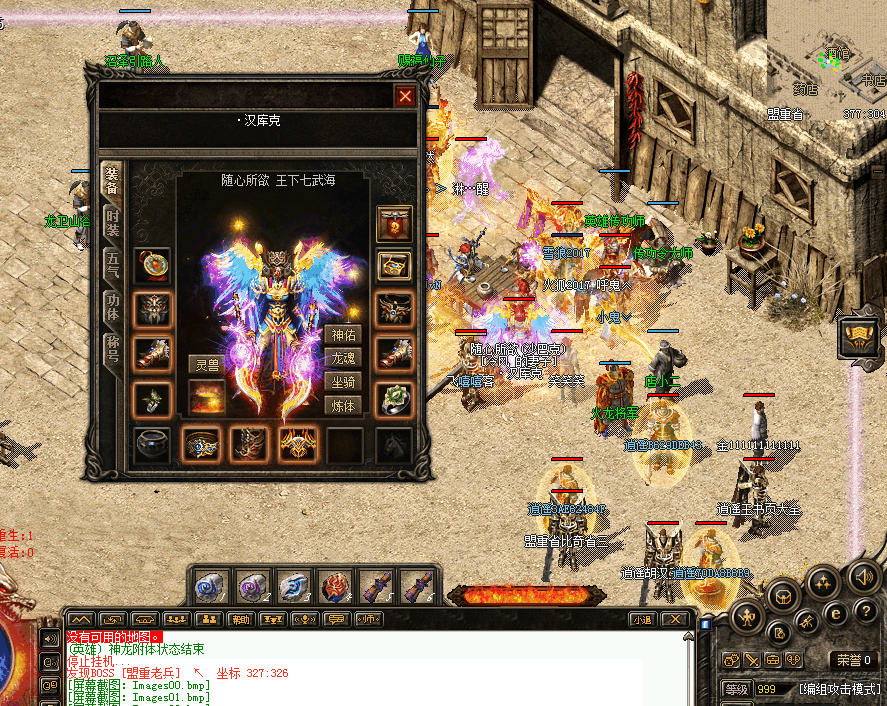Open the 坐骑 mount button
This screenshot has width=887, height=706.
pyautogui.click(x=342, y=382)
